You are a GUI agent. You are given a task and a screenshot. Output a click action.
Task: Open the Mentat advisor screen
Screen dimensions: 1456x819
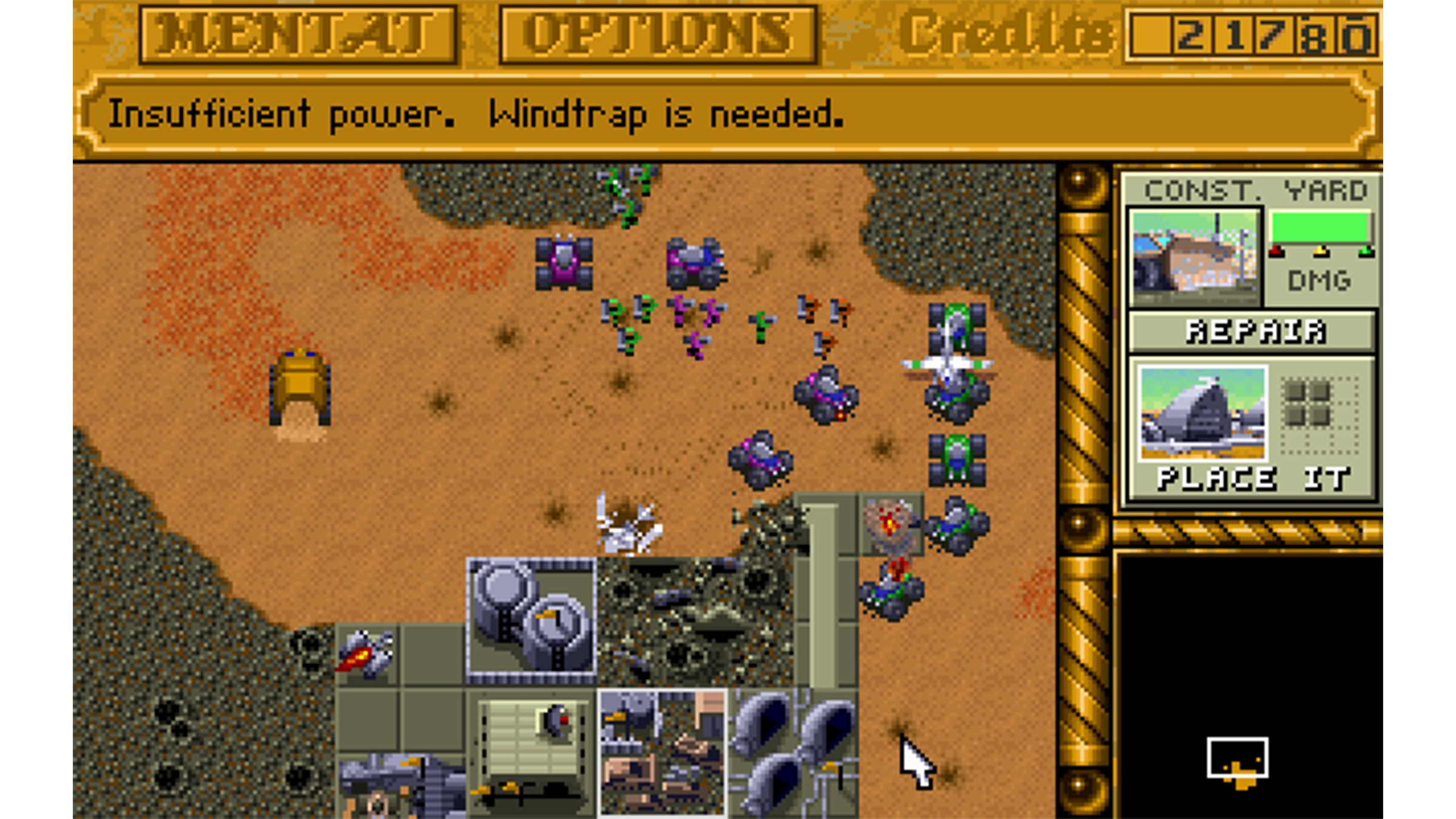click(297, 35)
